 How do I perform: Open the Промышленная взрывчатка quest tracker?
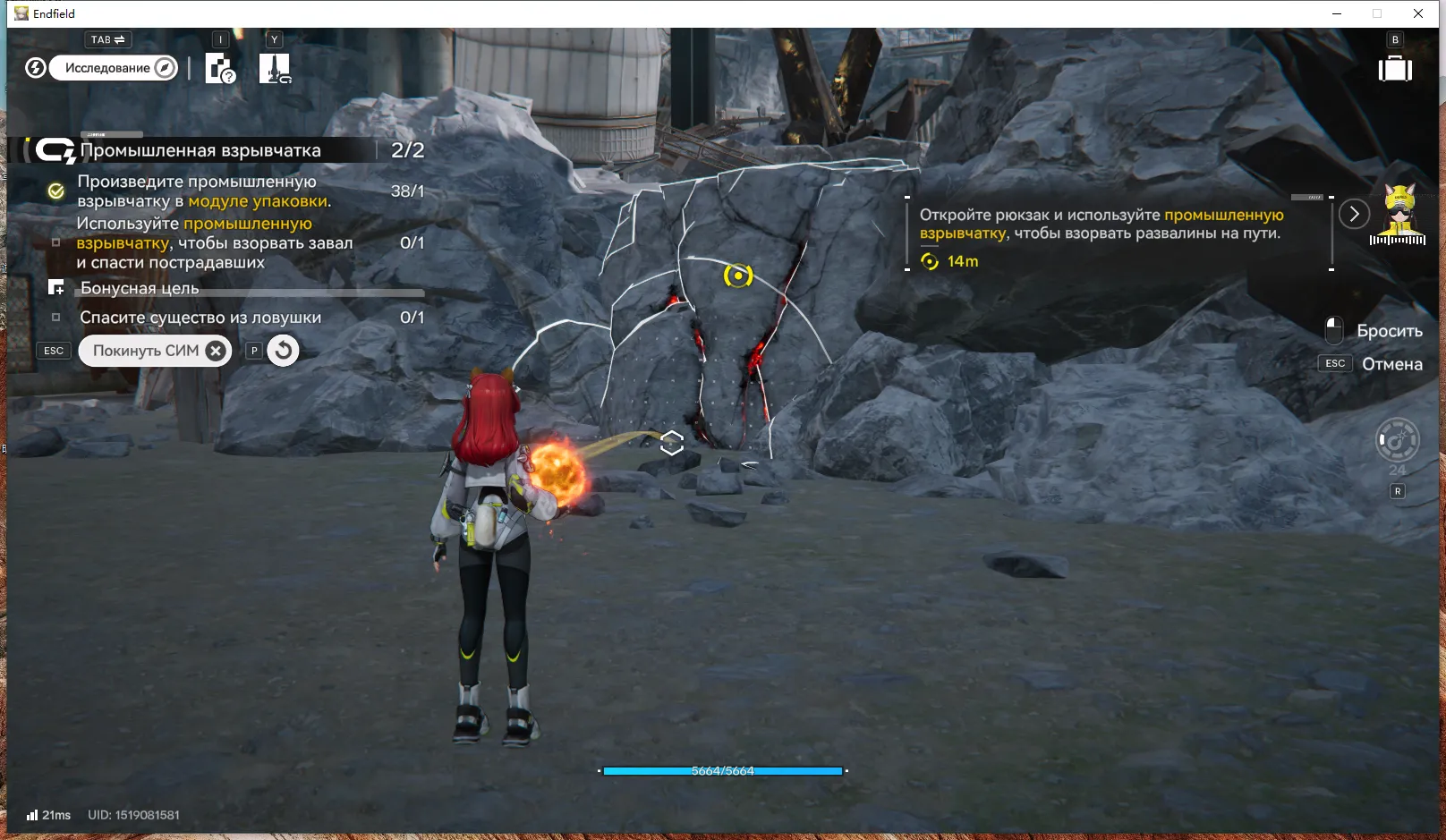click(200, 150)
